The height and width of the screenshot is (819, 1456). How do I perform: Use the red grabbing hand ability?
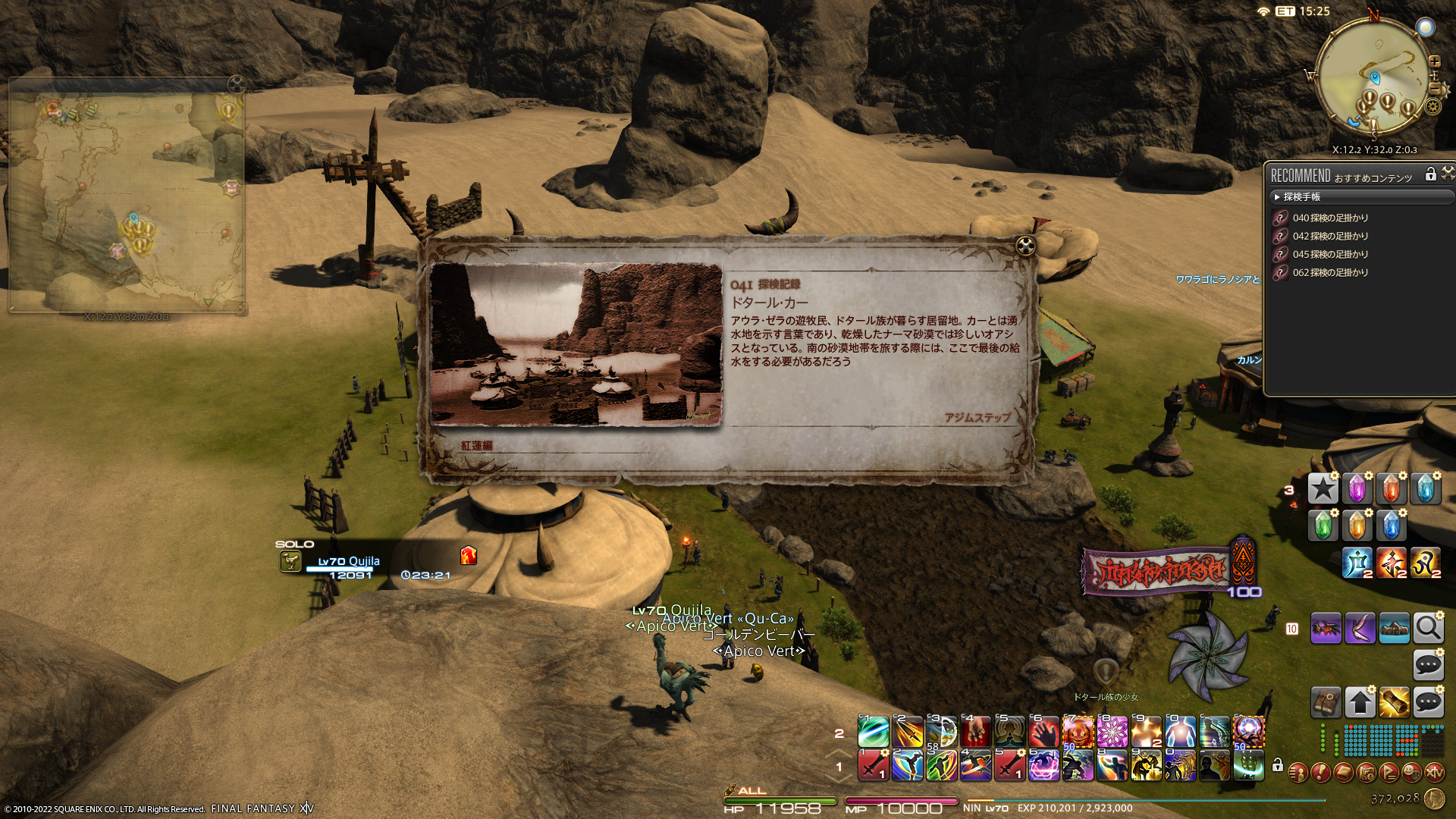(x=1044, y=733)
